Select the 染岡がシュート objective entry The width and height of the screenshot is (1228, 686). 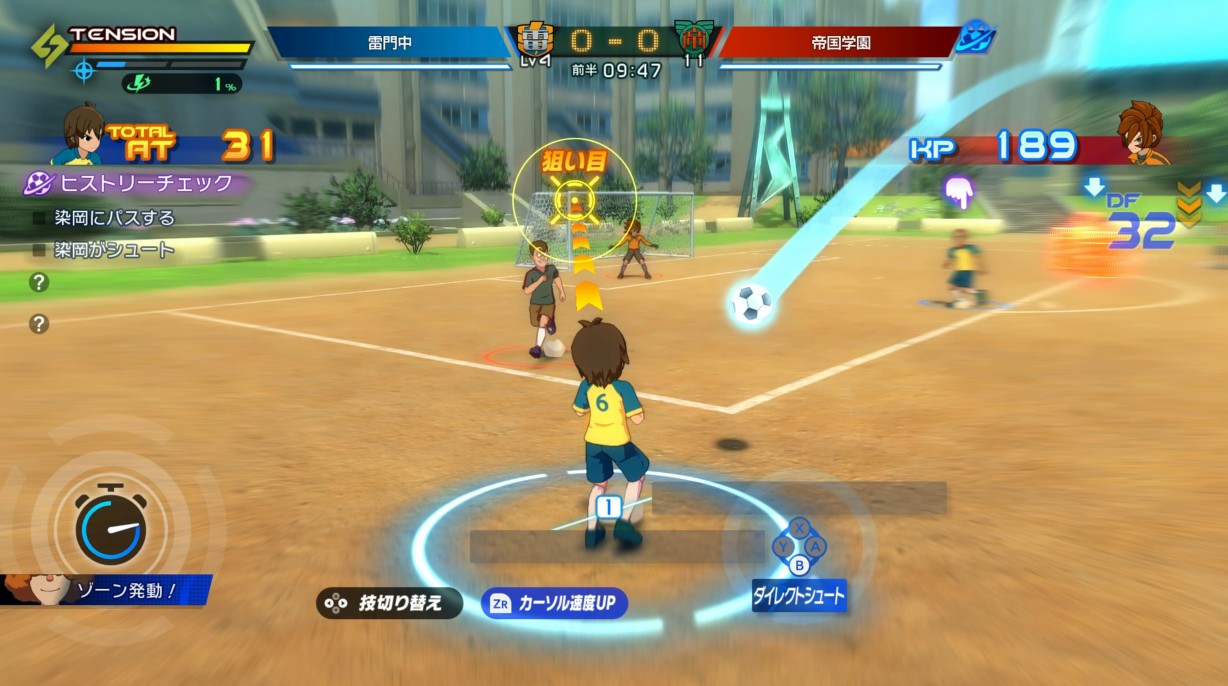click(x=114, y=250)
